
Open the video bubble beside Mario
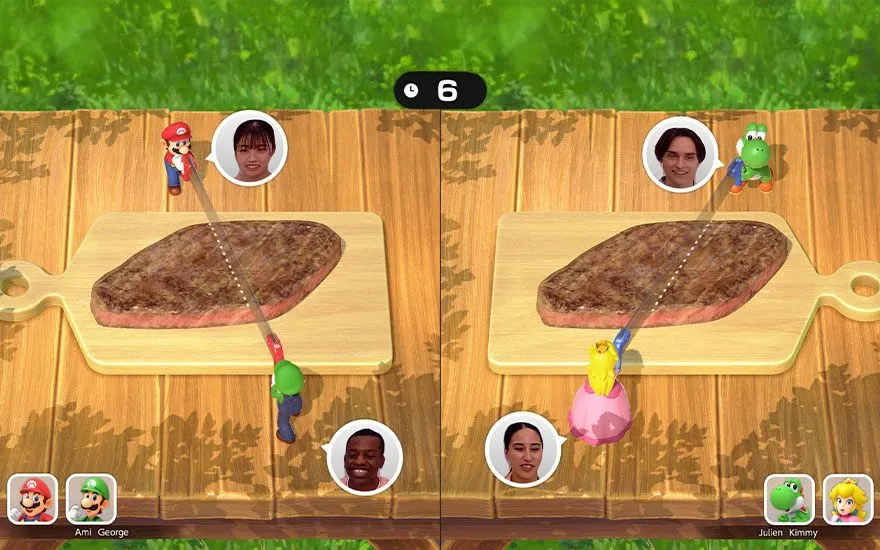click(250, 148)
